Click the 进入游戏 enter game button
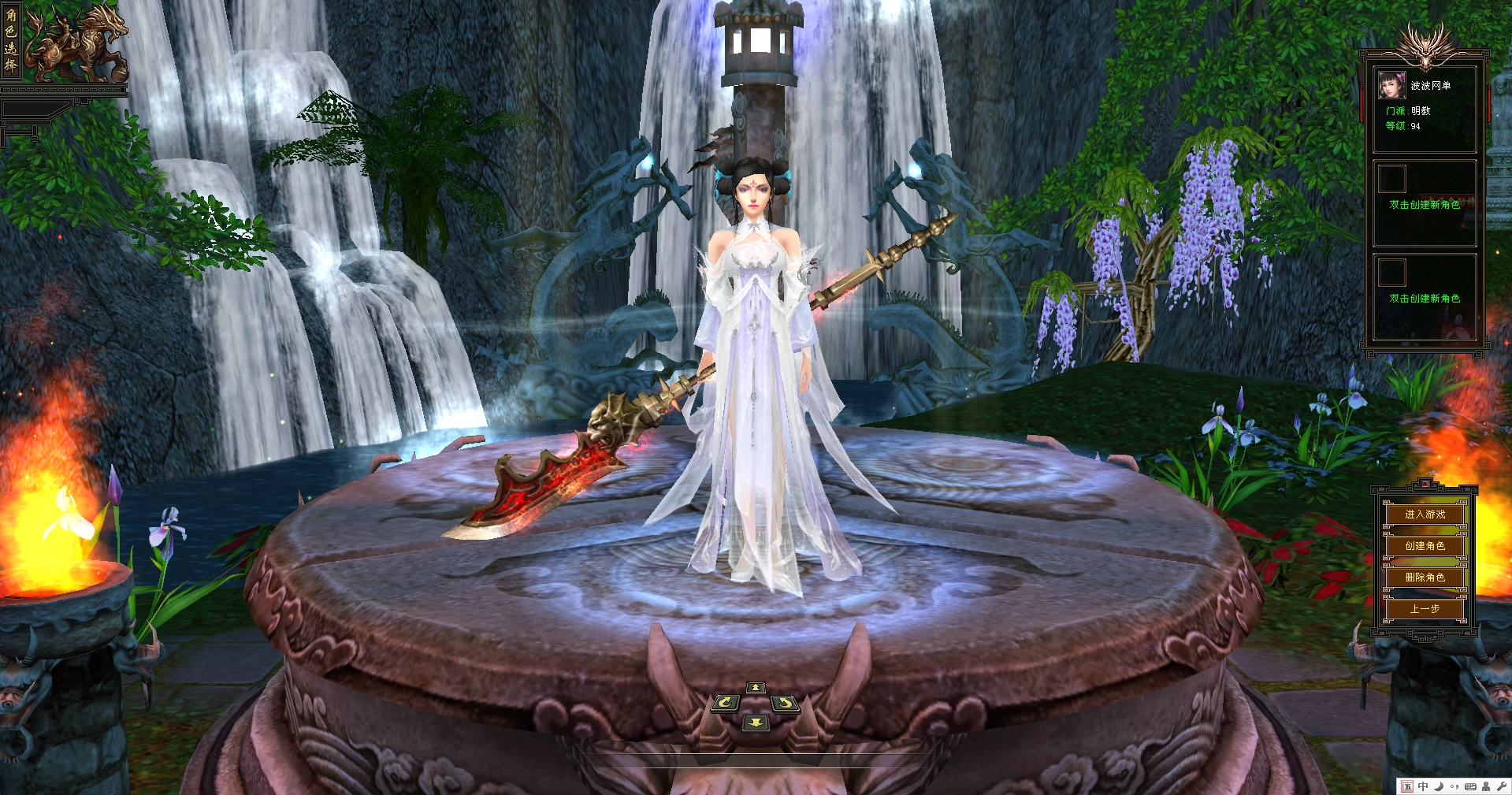The image size is (1512, 795). click(1425, 515)
